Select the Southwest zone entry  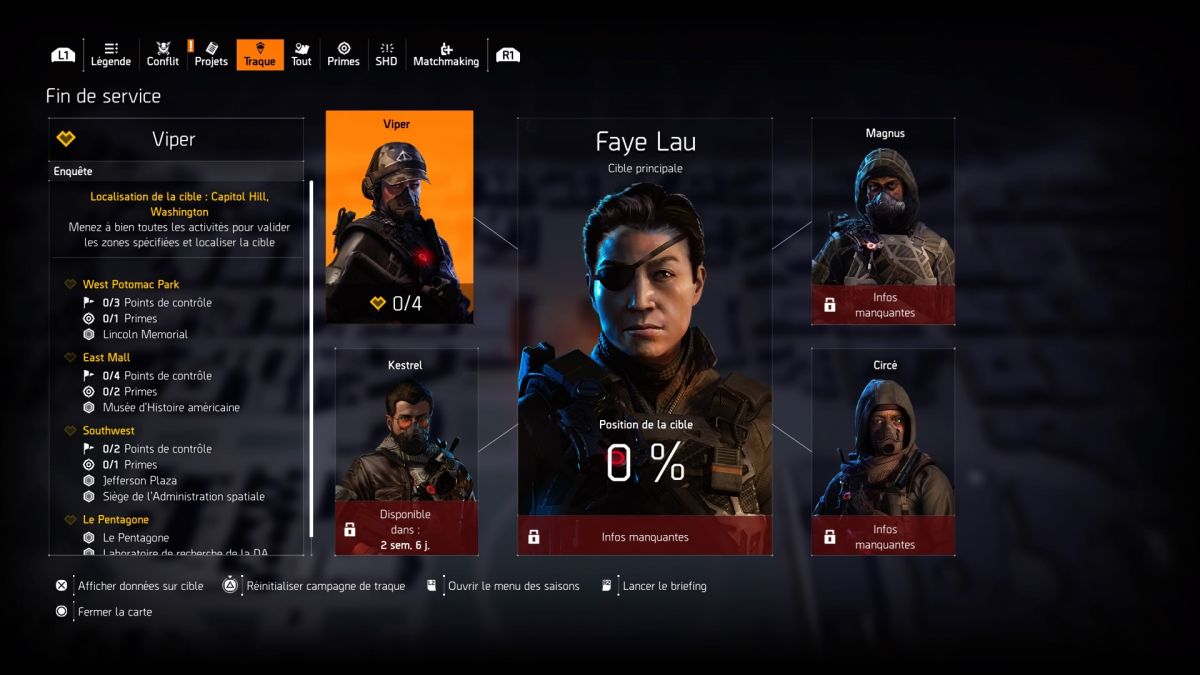click(x=109, y=431)
